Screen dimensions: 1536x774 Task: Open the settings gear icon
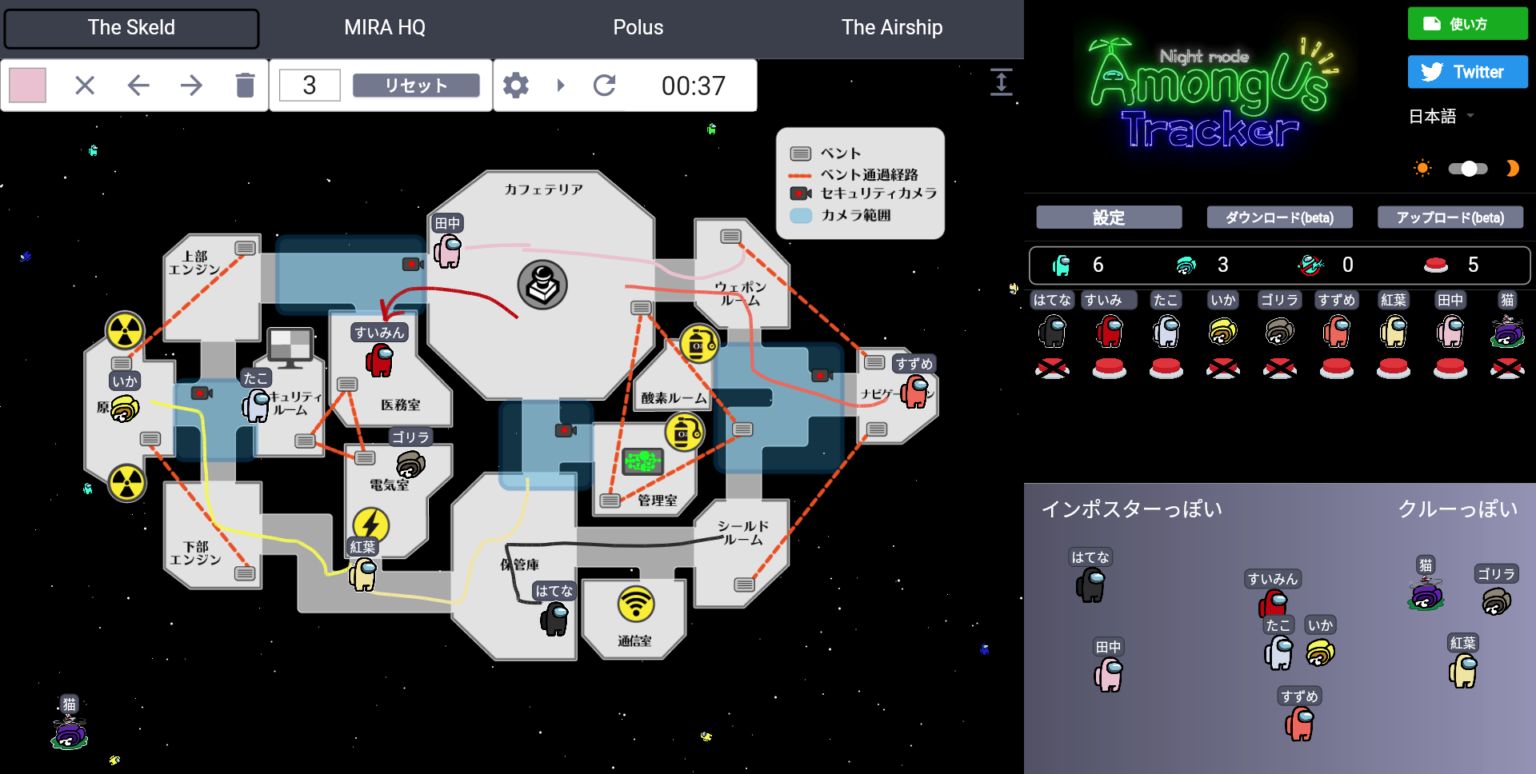pyautogui.click(x=516, y=85)
